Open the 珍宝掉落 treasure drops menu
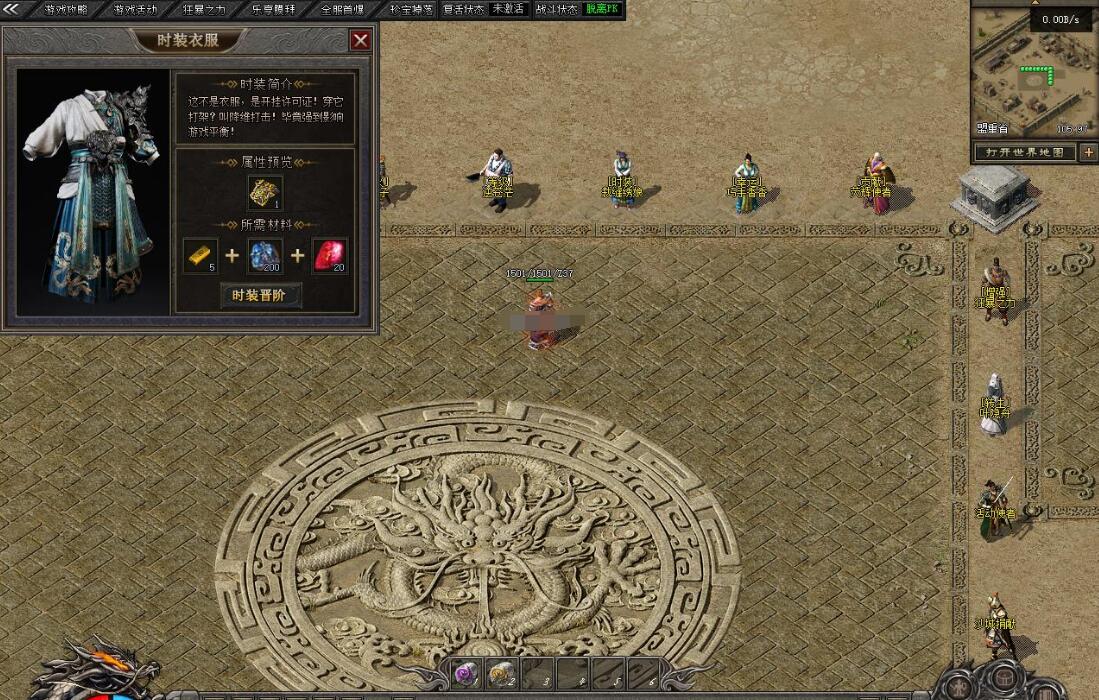Viewport: 1099px width, 700px height. (411, 9)
